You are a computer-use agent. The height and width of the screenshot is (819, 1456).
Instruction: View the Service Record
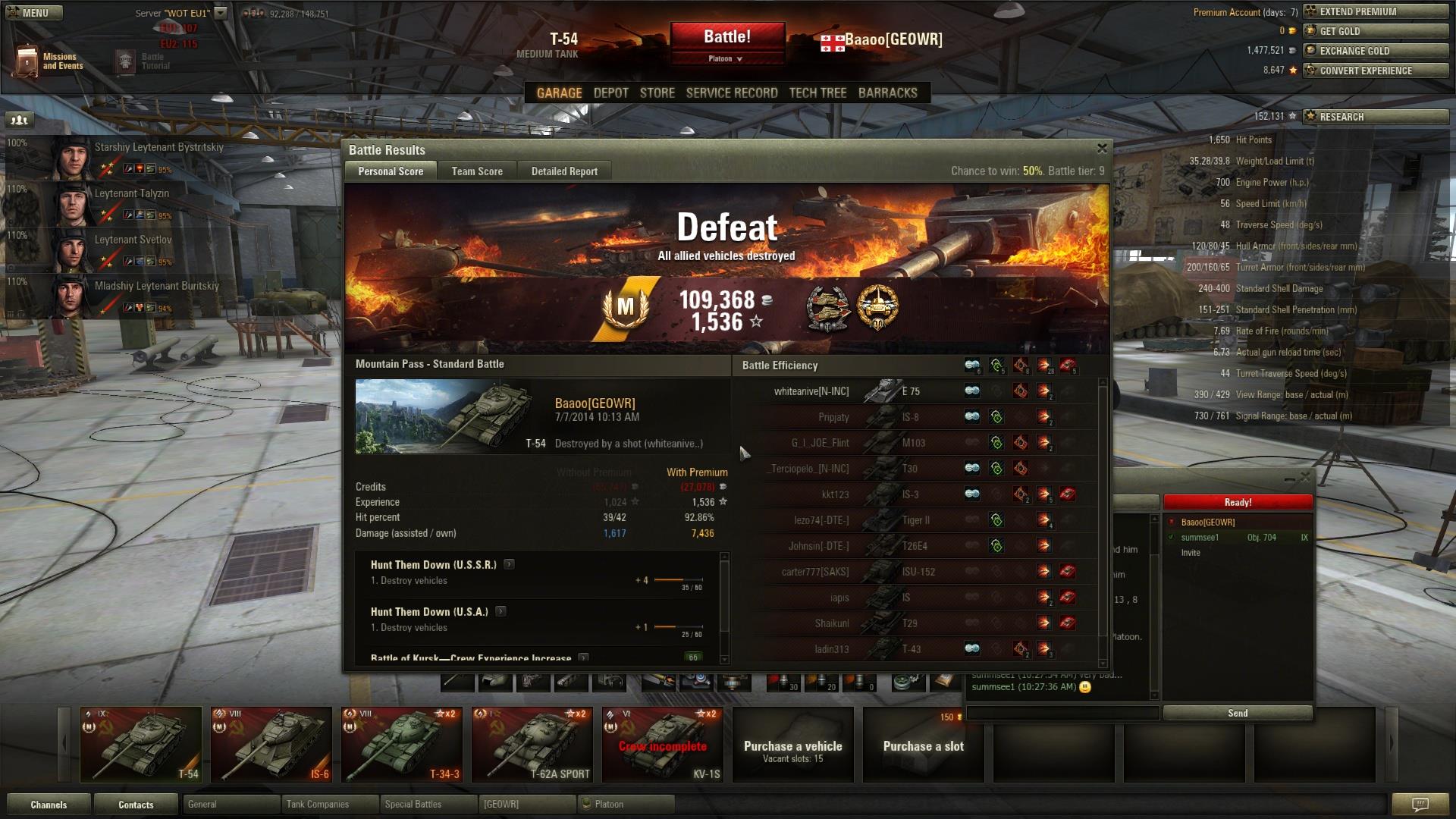point(732,93)
